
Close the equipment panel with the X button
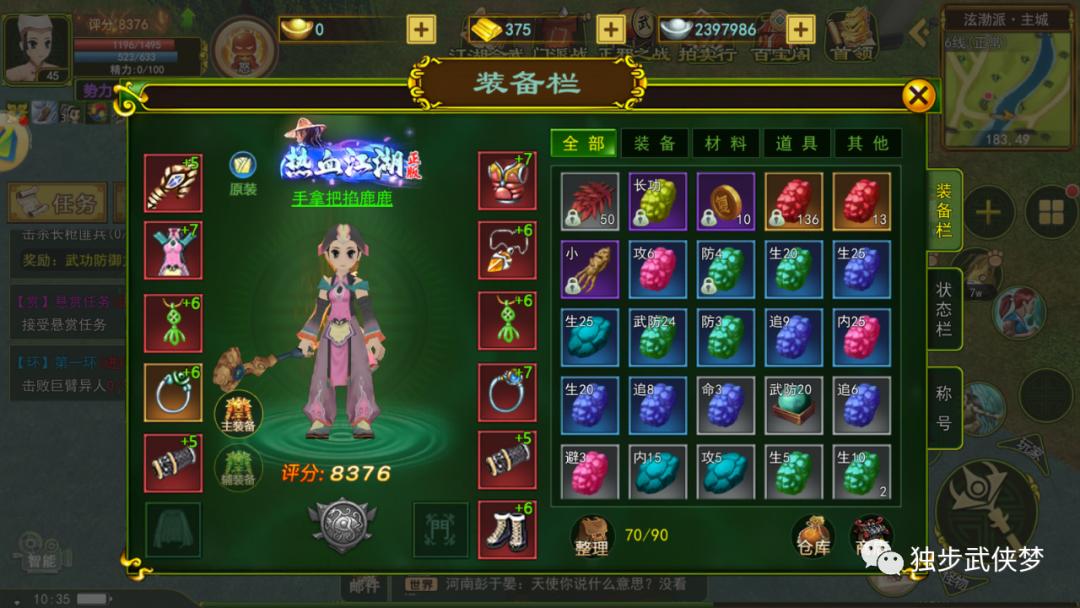click(x=918, y=96)
